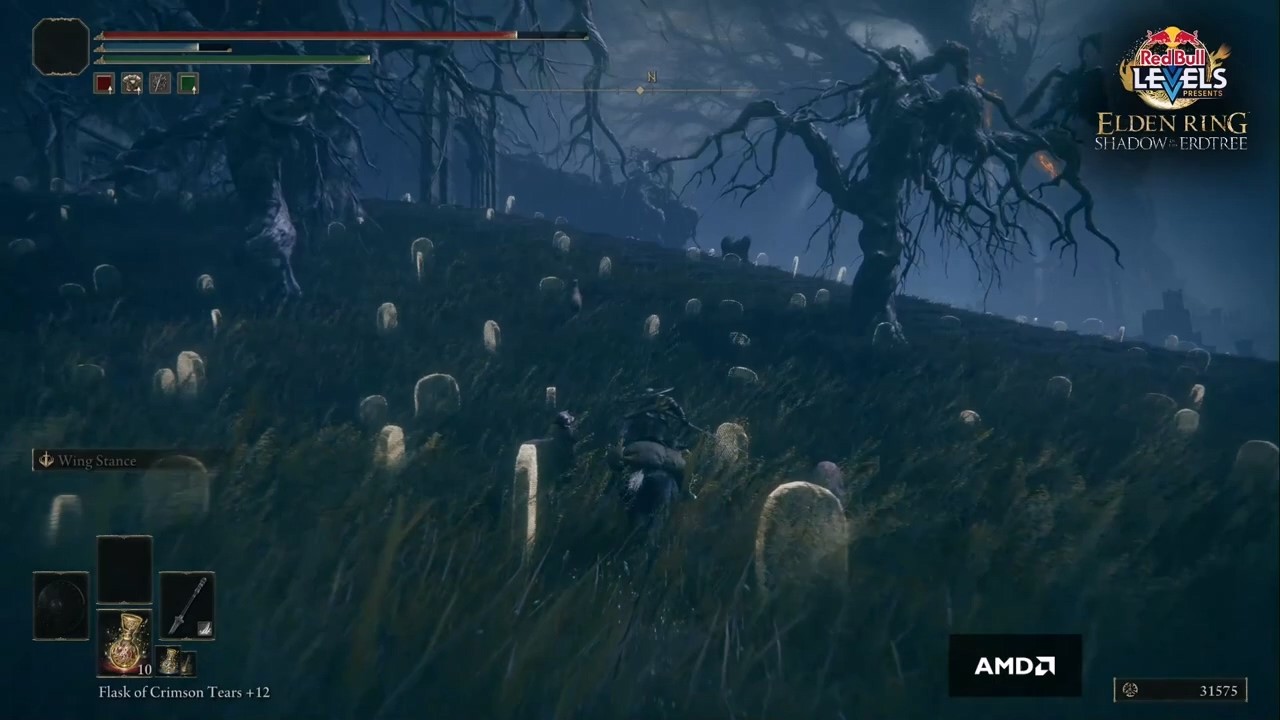This screenshot has height=720, width=1280.
Task: Click the right-hand spear weapon slot
Action: 187,605
